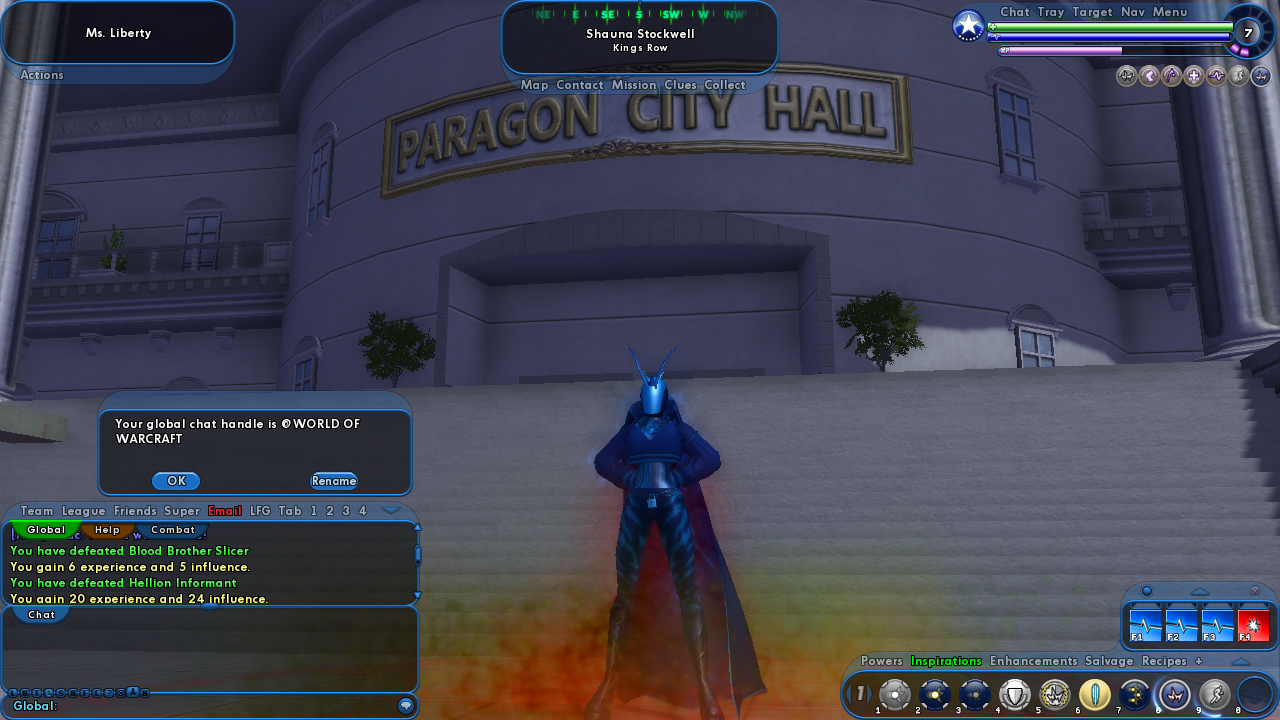View the Clues window
The image size is (1280, 720).
[x=681, y=85]
